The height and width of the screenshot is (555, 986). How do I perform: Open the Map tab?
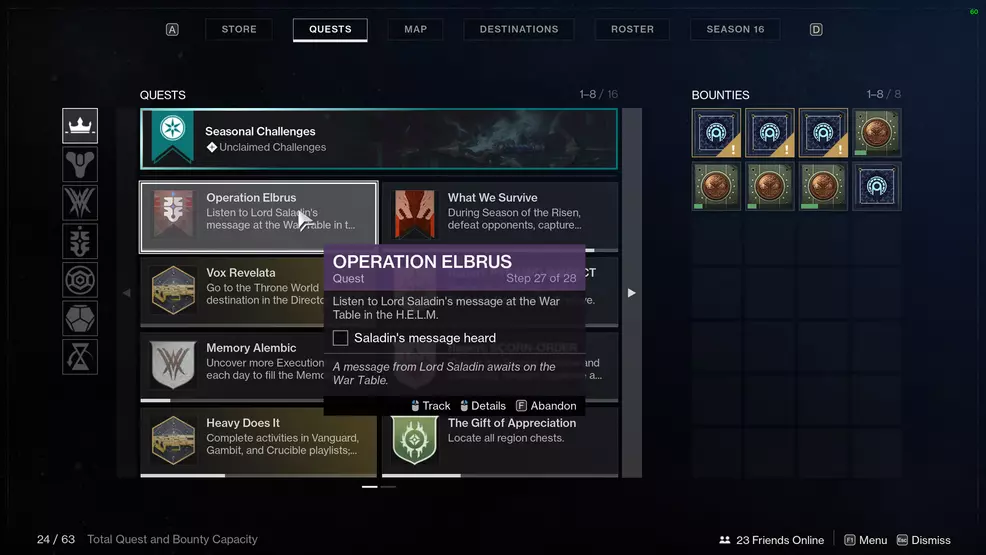point(415,29)
